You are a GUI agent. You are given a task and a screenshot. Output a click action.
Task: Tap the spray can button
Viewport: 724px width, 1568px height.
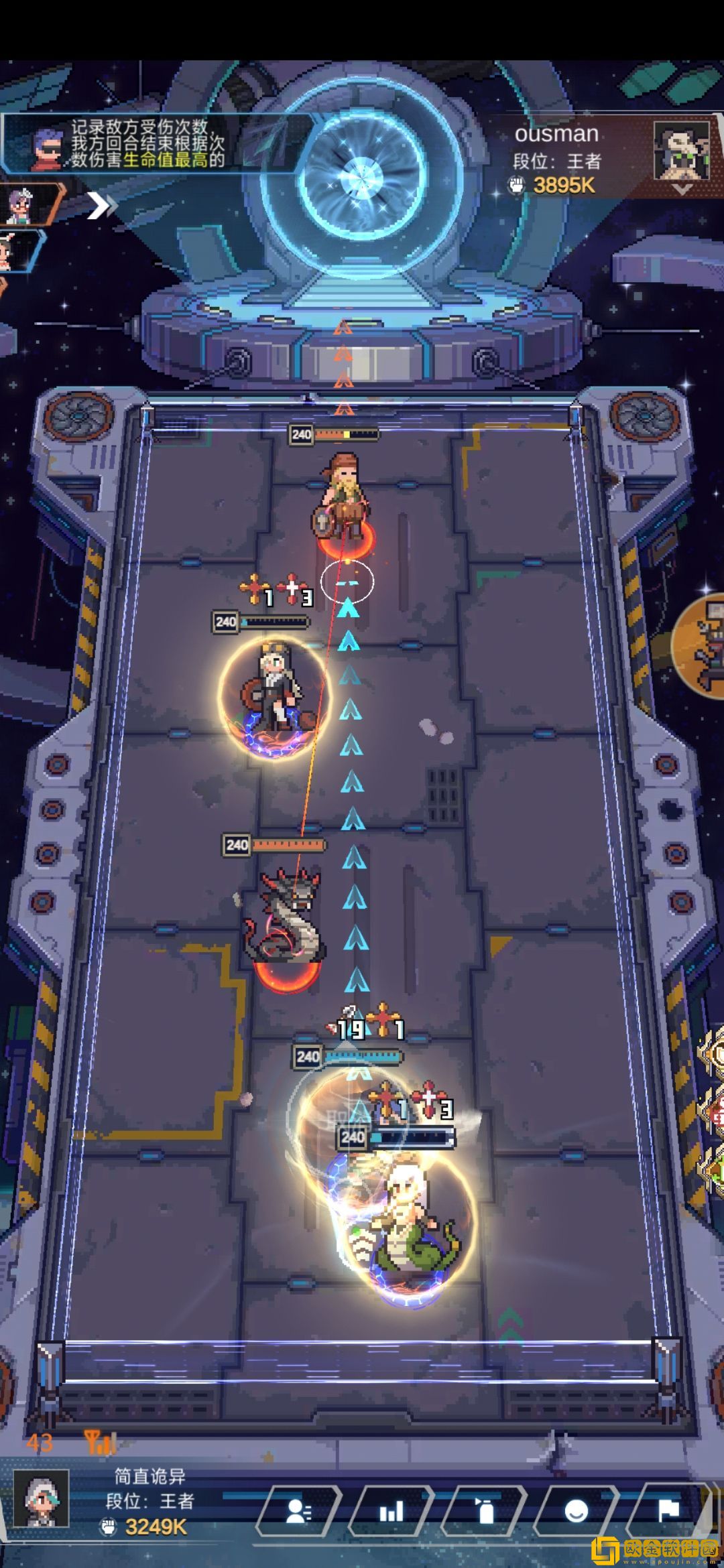[x=483, y=1511]
